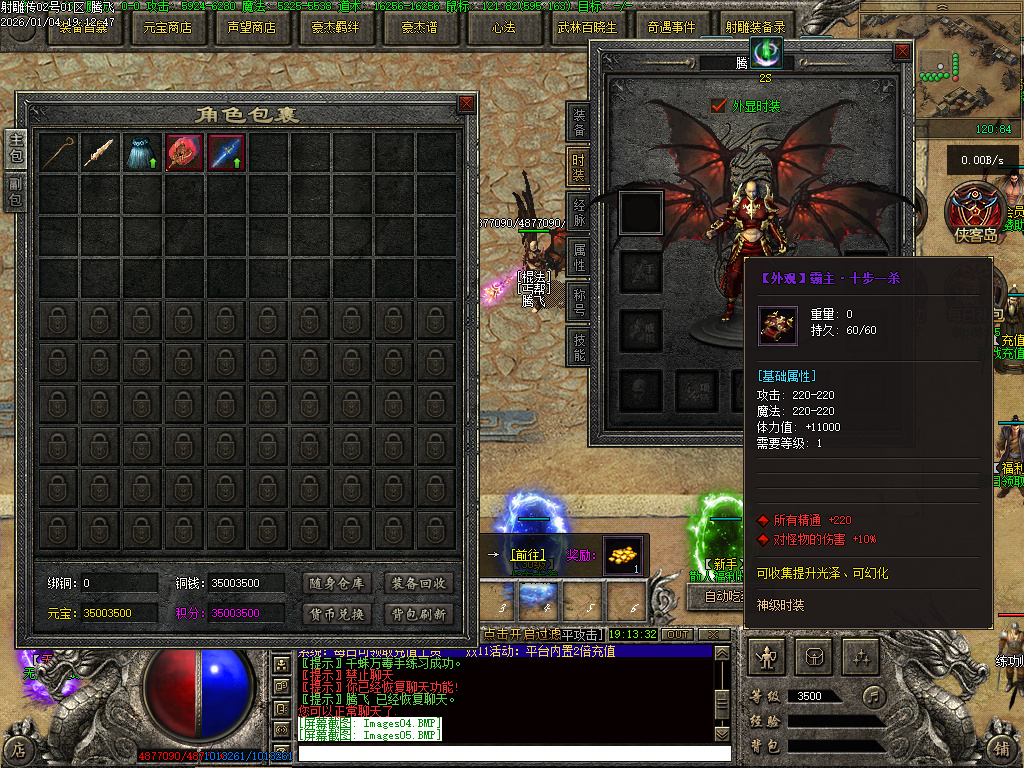
Task: Open the 心法 menu button
Action: click(x=504, y=27)
